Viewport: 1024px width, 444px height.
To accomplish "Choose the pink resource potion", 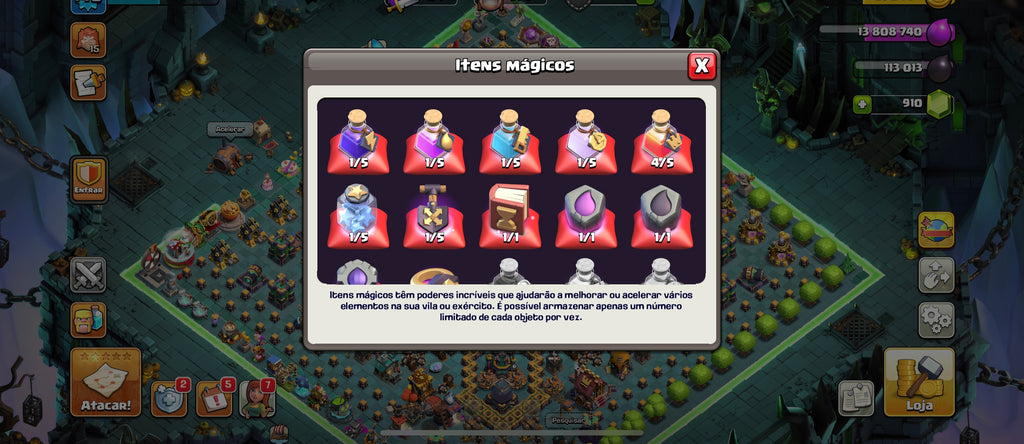I will click(434, 141).
